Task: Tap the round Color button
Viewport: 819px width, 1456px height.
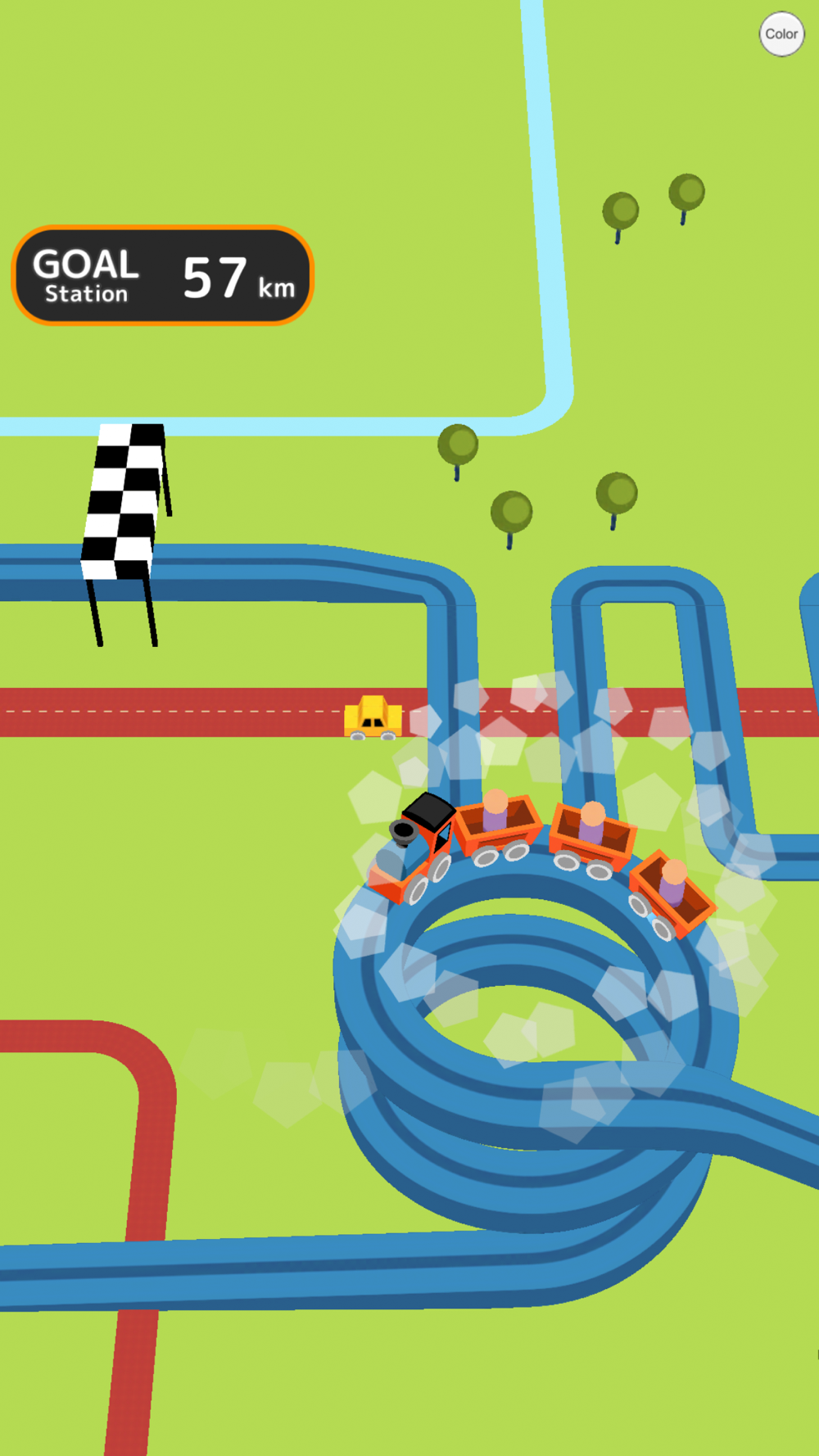Action: coord(781,34)
